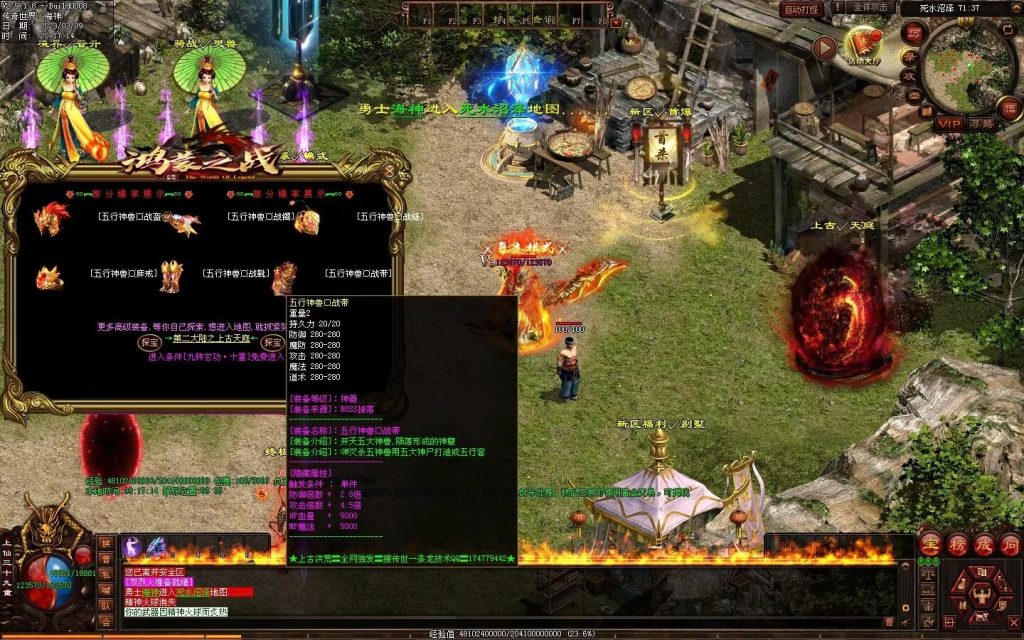The height and width of the screenshot is (640, 1024).
Task: Open the 问 help round button
Action: (1009, 545)
